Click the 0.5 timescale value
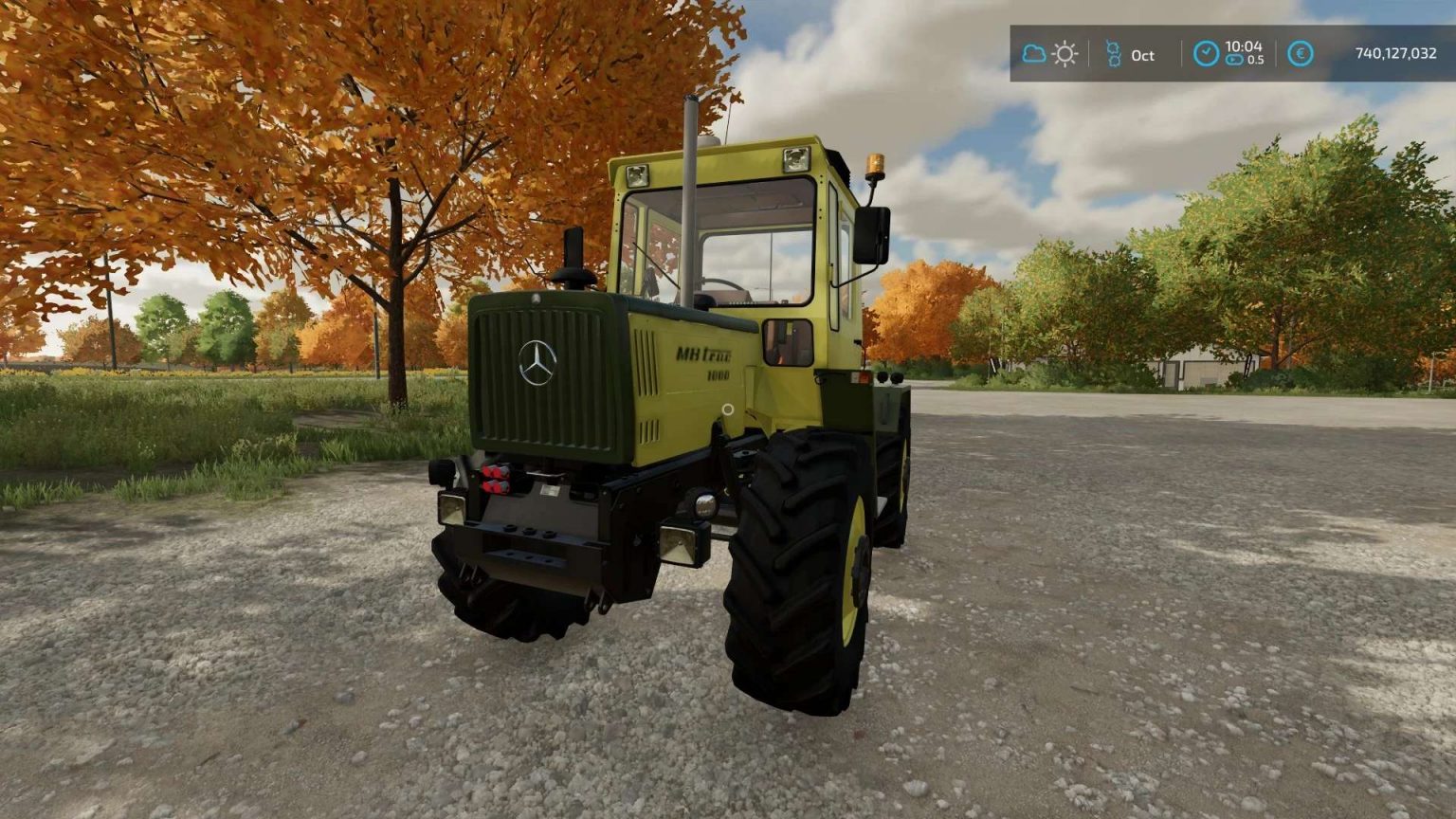This screenshot has height=819, width=1456. pos(1257,61)
